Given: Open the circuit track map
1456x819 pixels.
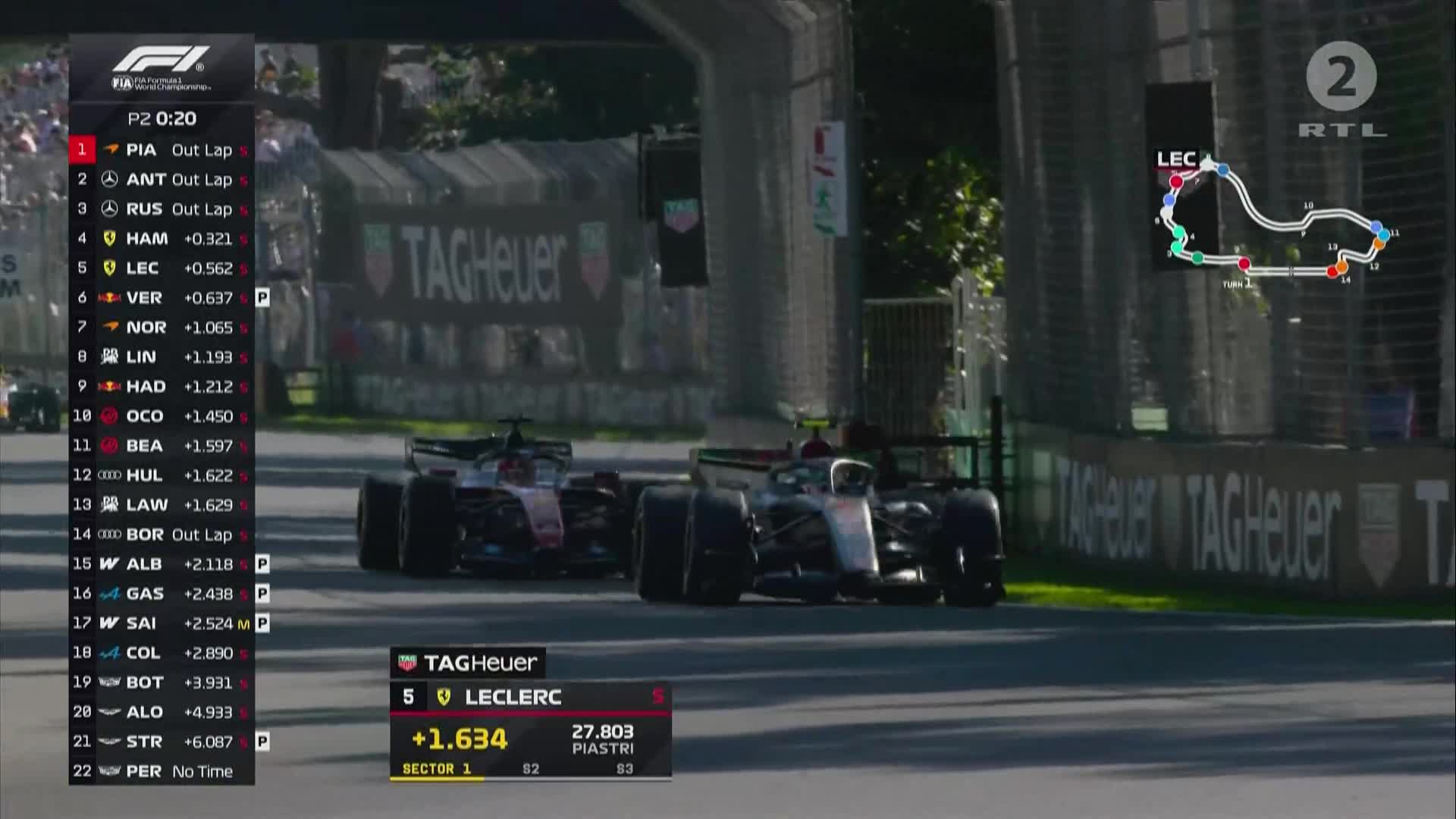Looking at the screenshot, I should [x=1282, y=227].
